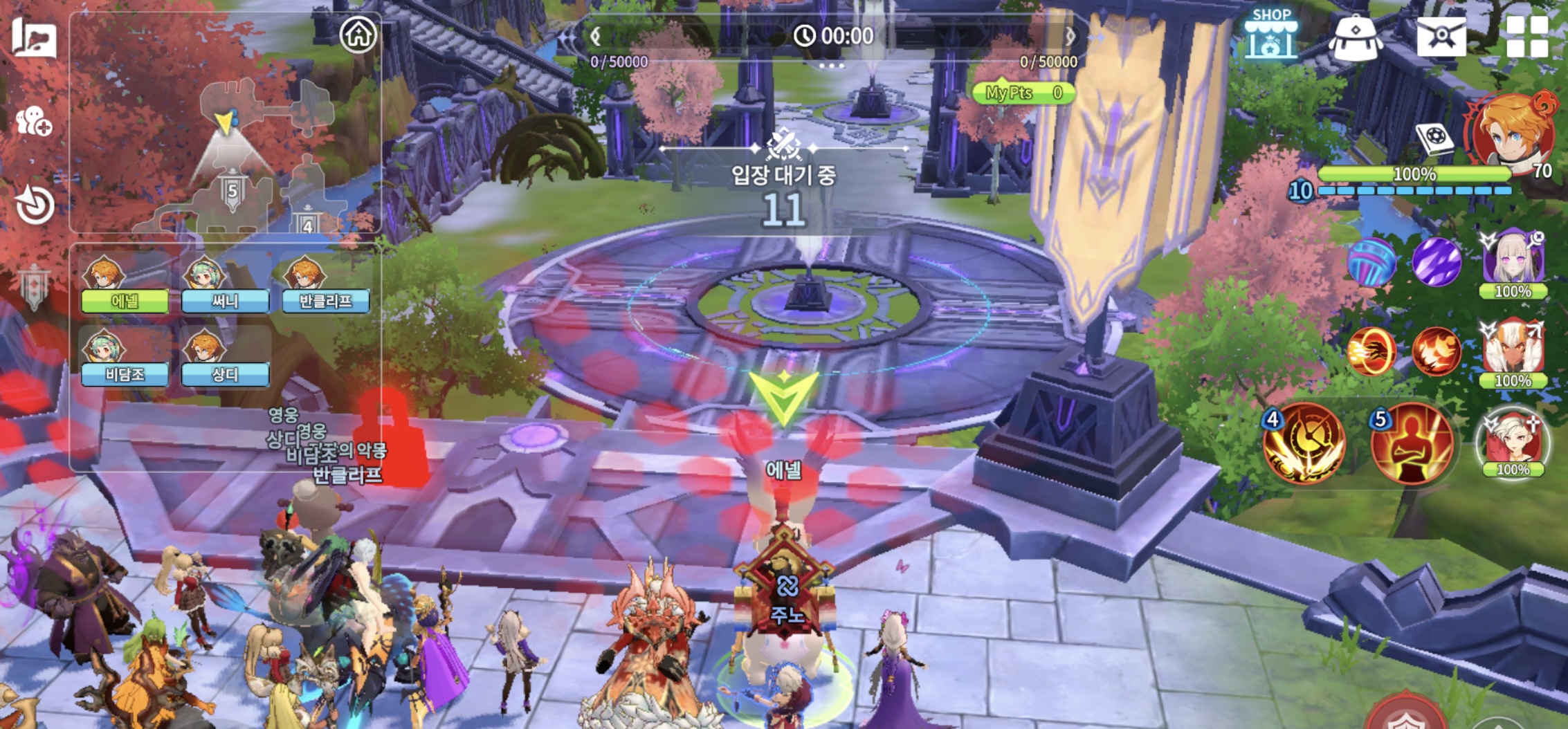Open the SHOP storefront
Screen dimensions: 1568x729
click(1270, 35)
